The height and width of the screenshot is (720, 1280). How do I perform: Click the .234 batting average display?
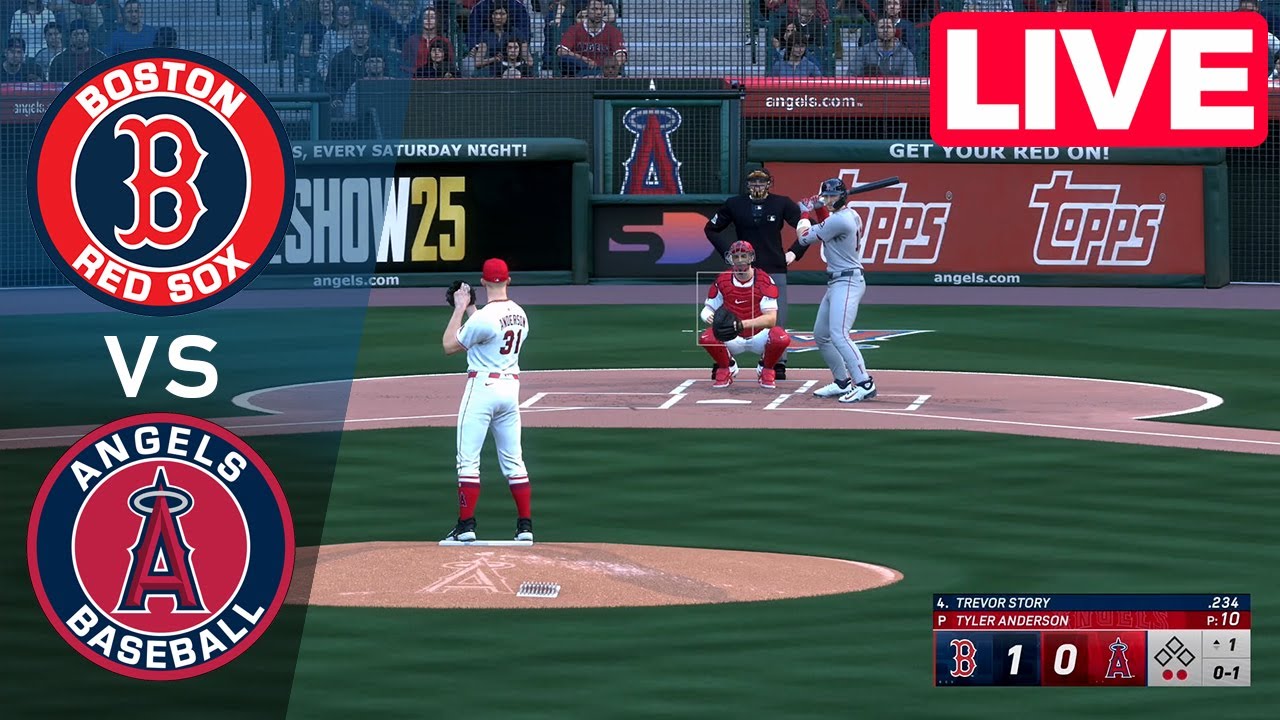click(x=1225, y=602)
